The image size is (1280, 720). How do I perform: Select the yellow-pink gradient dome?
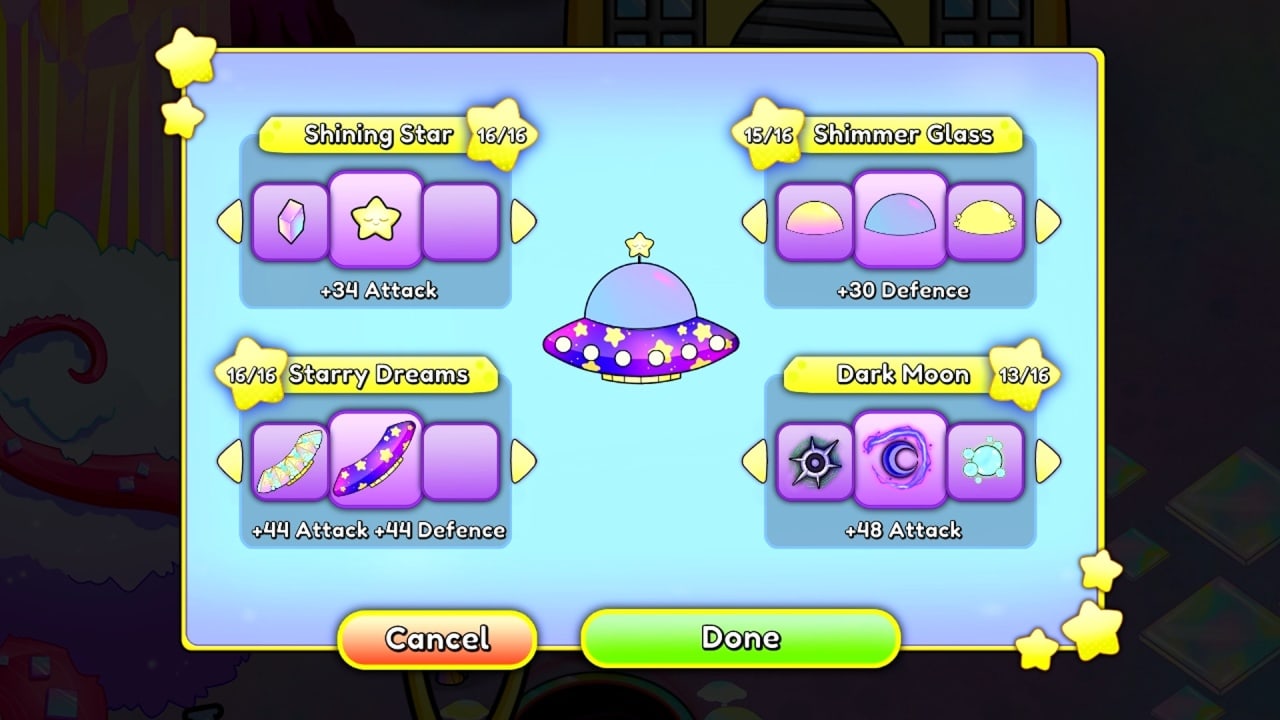814,221
